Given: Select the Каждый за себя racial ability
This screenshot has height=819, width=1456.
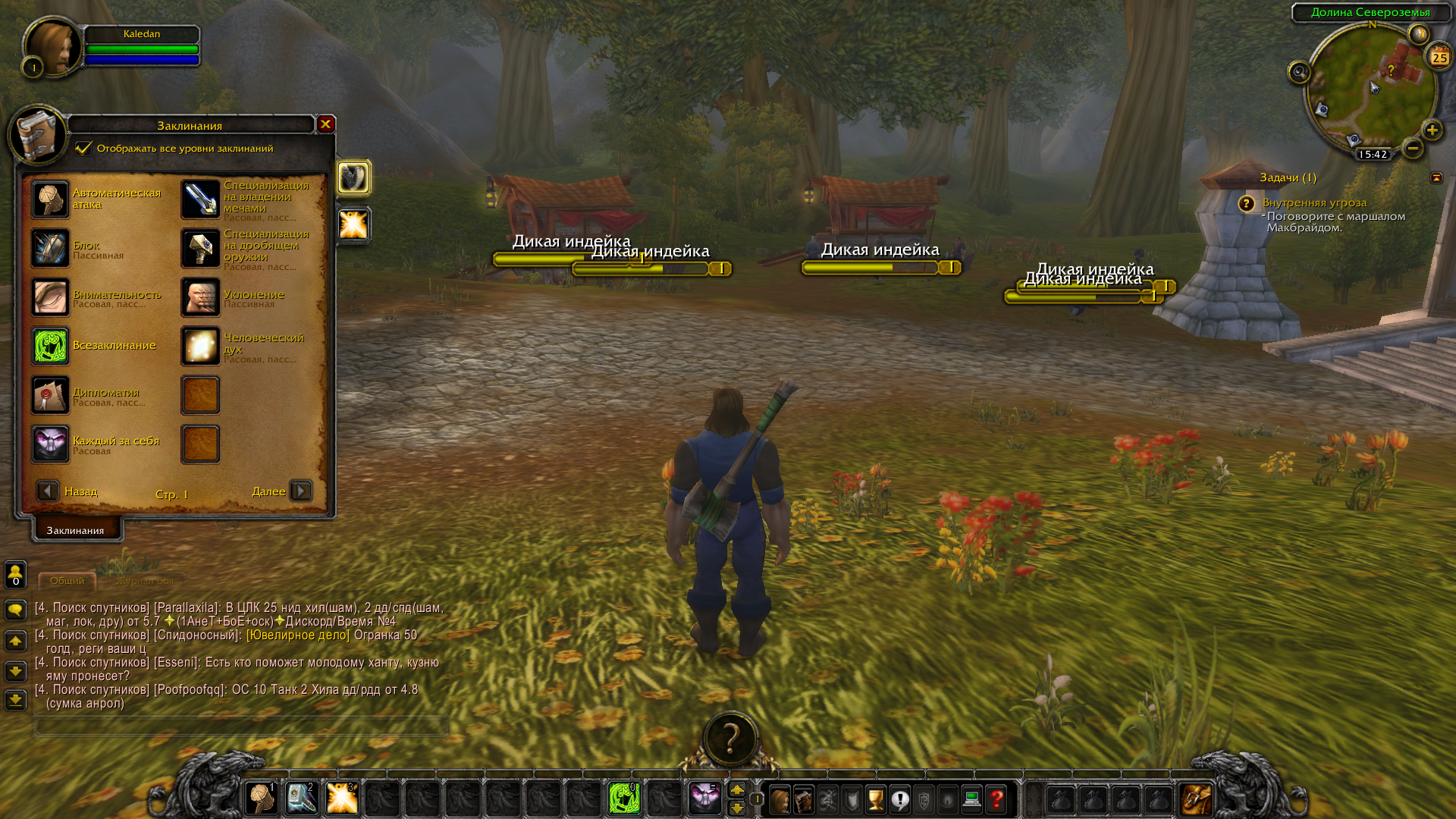Looking at the screenshot, I should pyautogui.click(x=51, y=444).
